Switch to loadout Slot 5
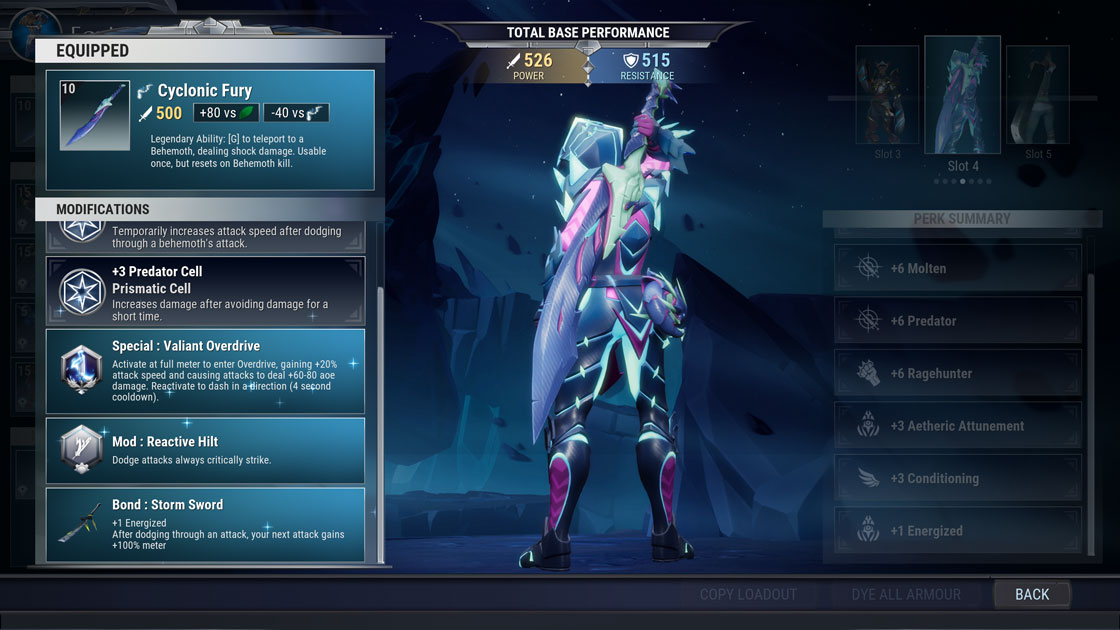This screenshot has height=630, width=1120. pyautogui.click(x=1038, y=98)
